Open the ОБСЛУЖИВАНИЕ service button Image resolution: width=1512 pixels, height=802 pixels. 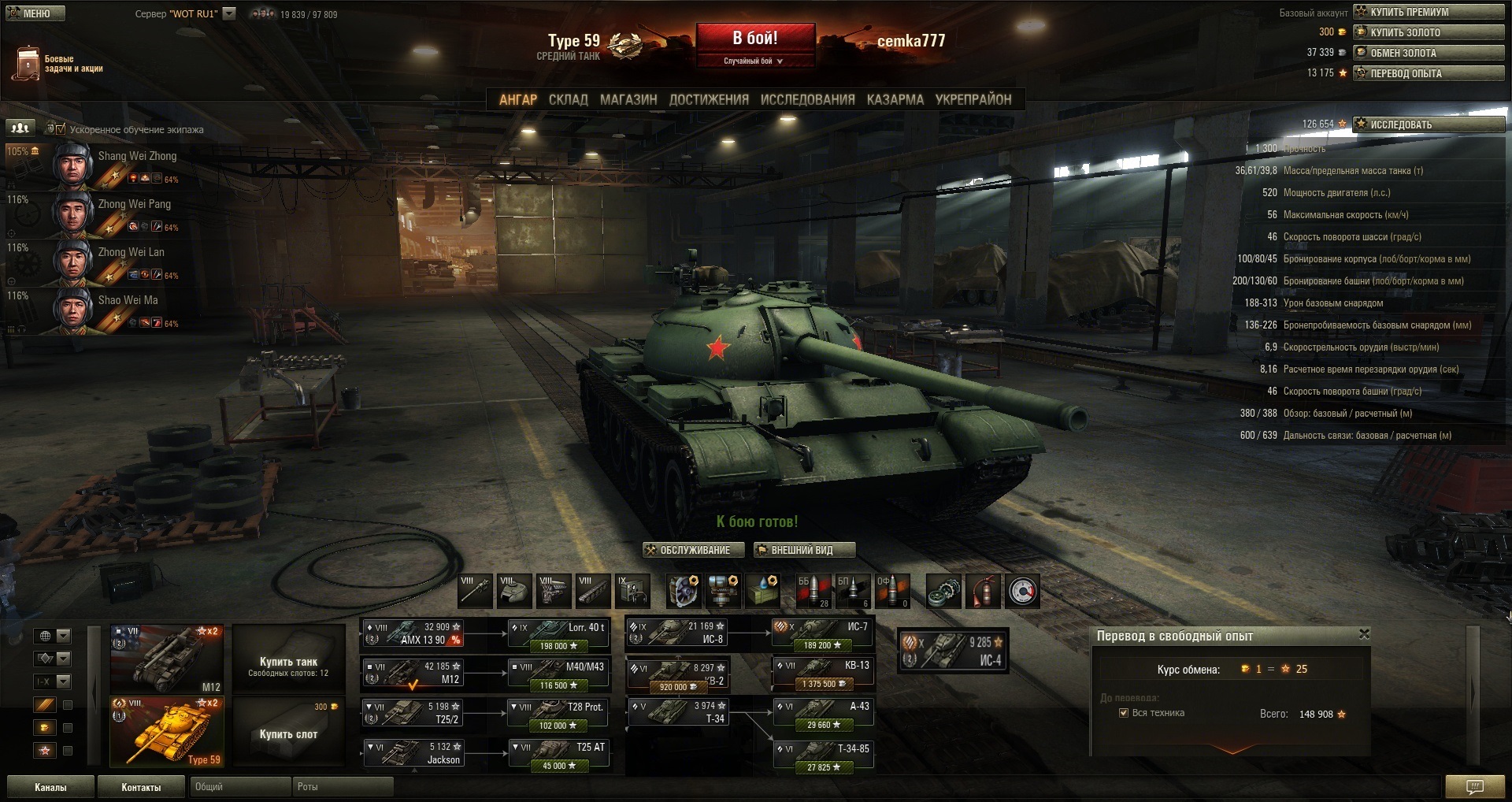pos(694,550)
